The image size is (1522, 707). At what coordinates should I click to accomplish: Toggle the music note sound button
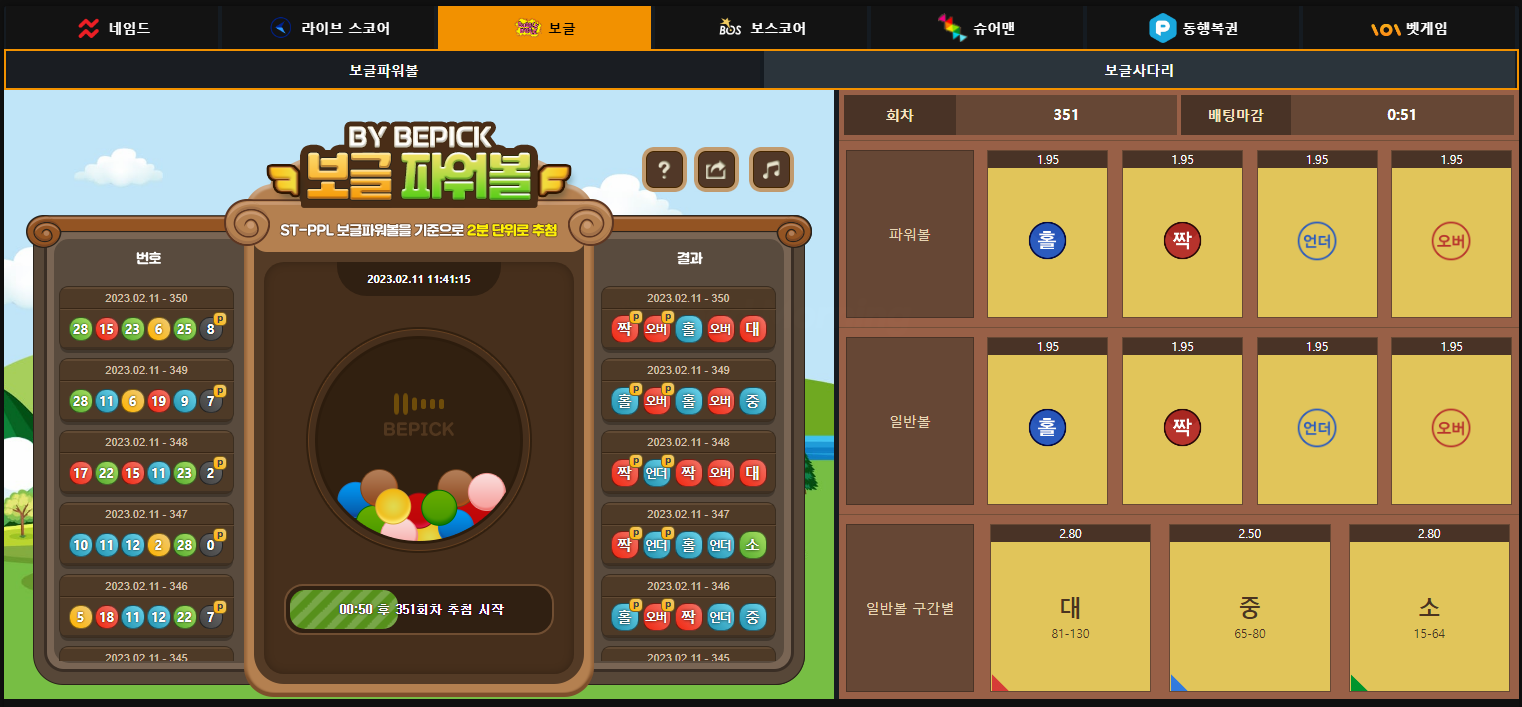(x=771, y=170)
